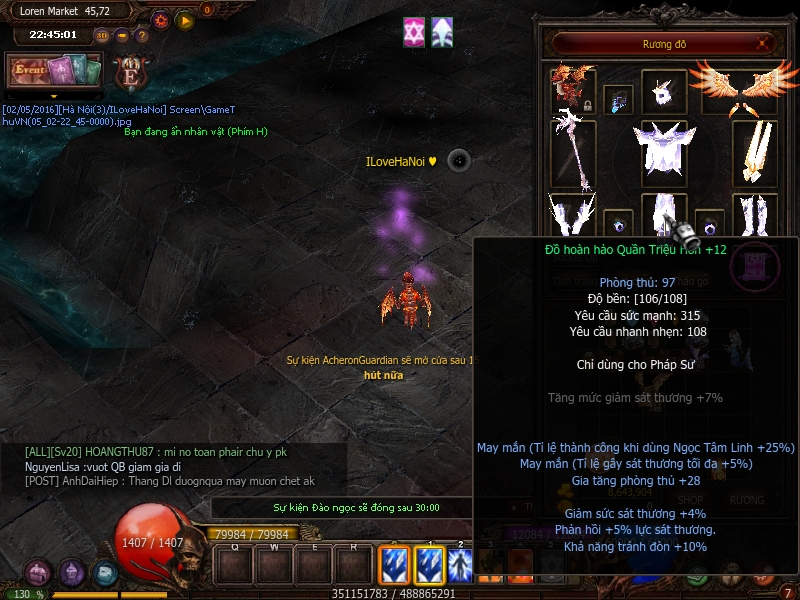Expand the yellow arrow under Event banner

click(55, 96)
